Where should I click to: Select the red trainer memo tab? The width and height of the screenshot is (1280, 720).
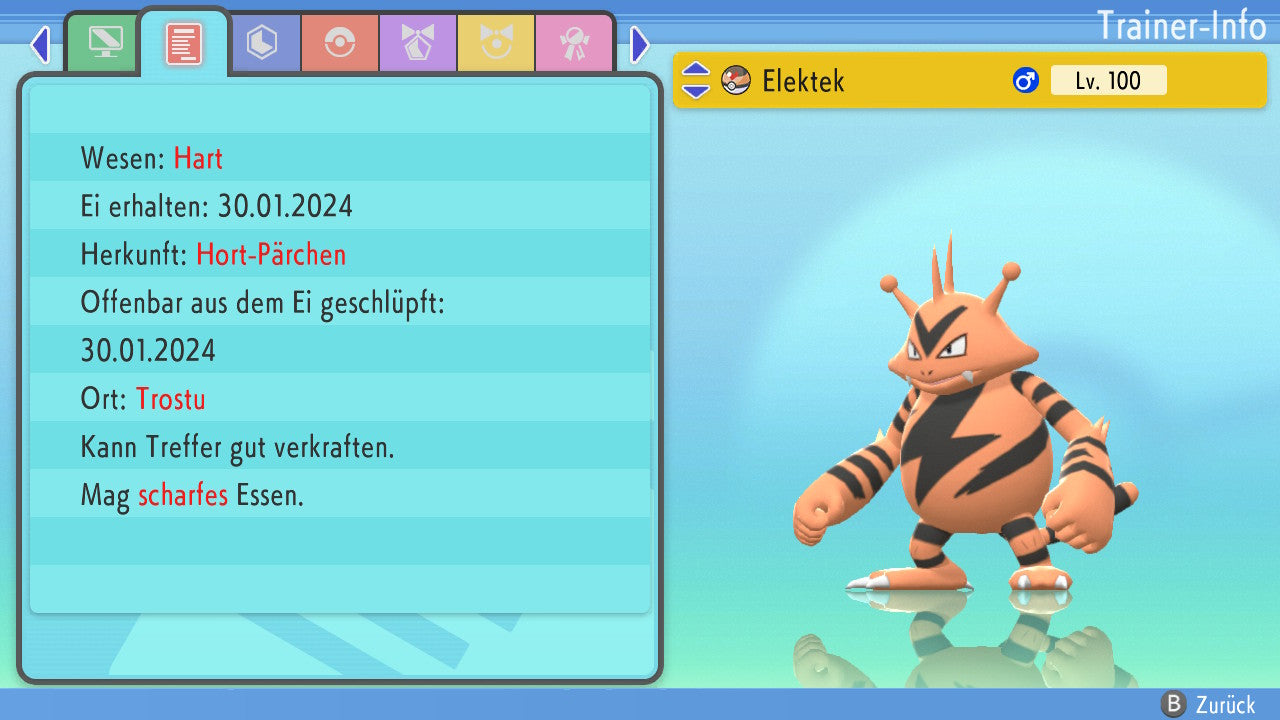184,43
